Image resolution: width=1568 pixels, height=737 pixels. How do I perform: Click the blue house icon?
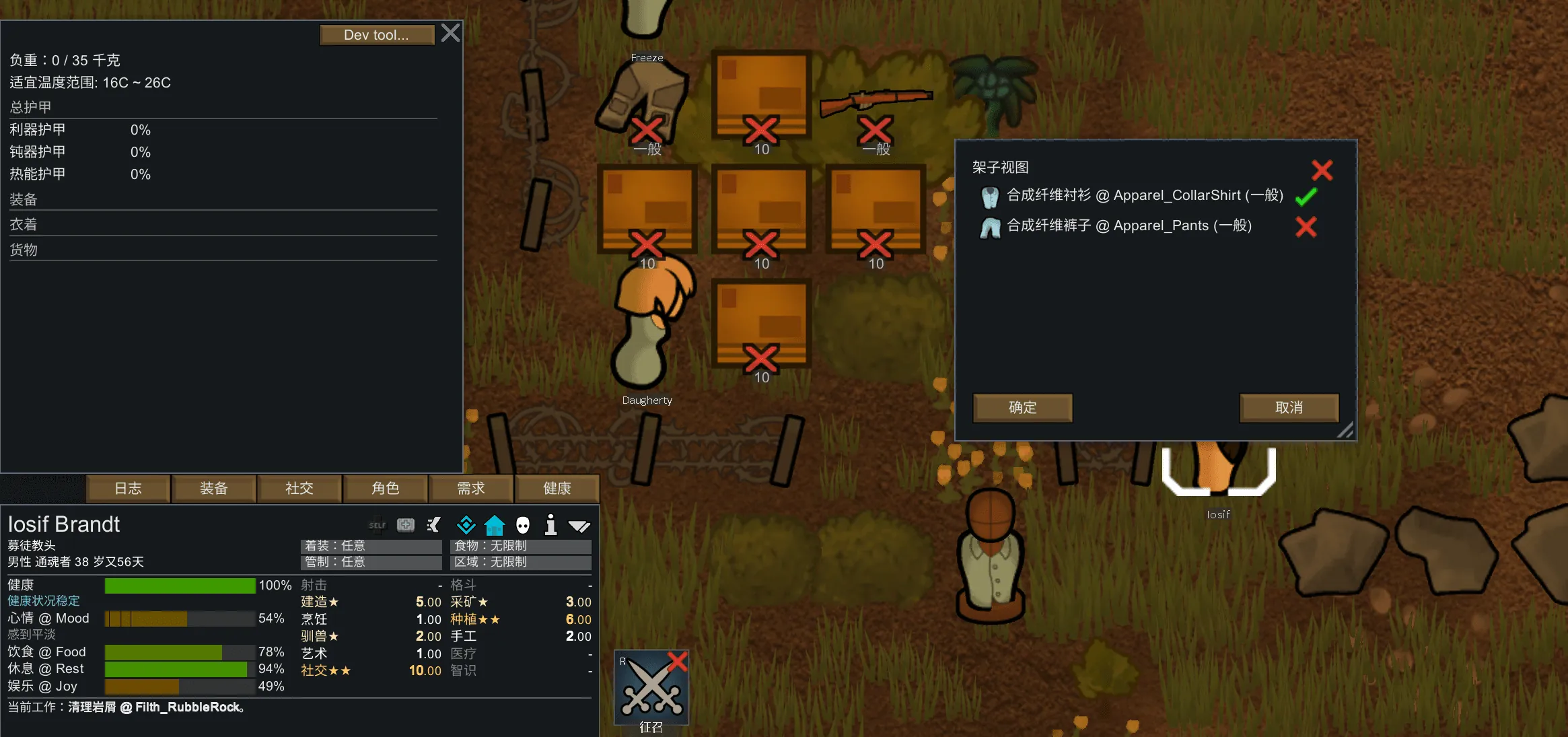pos(495,525)
